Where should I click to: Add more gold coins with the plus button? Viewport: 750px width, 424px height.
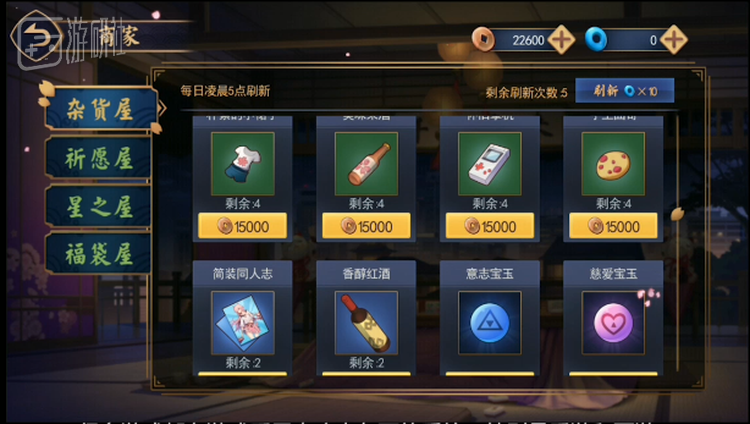pos(562,40)
